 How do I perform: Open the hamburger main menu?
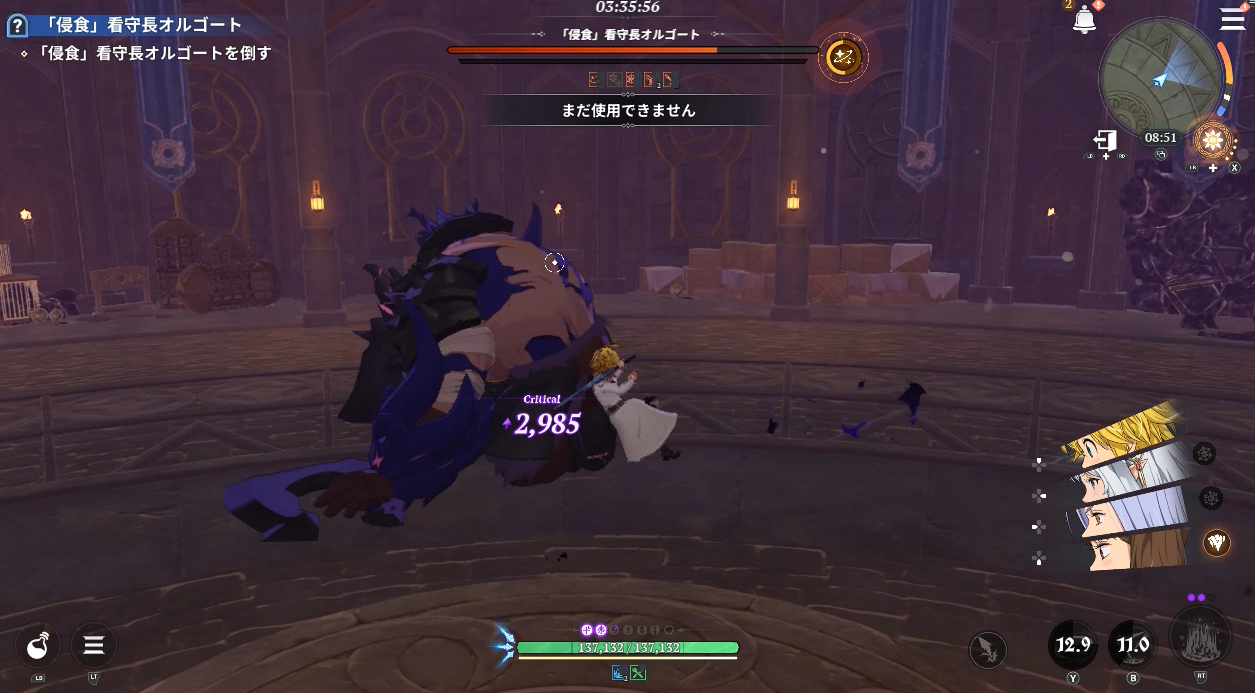point(1232,19)
